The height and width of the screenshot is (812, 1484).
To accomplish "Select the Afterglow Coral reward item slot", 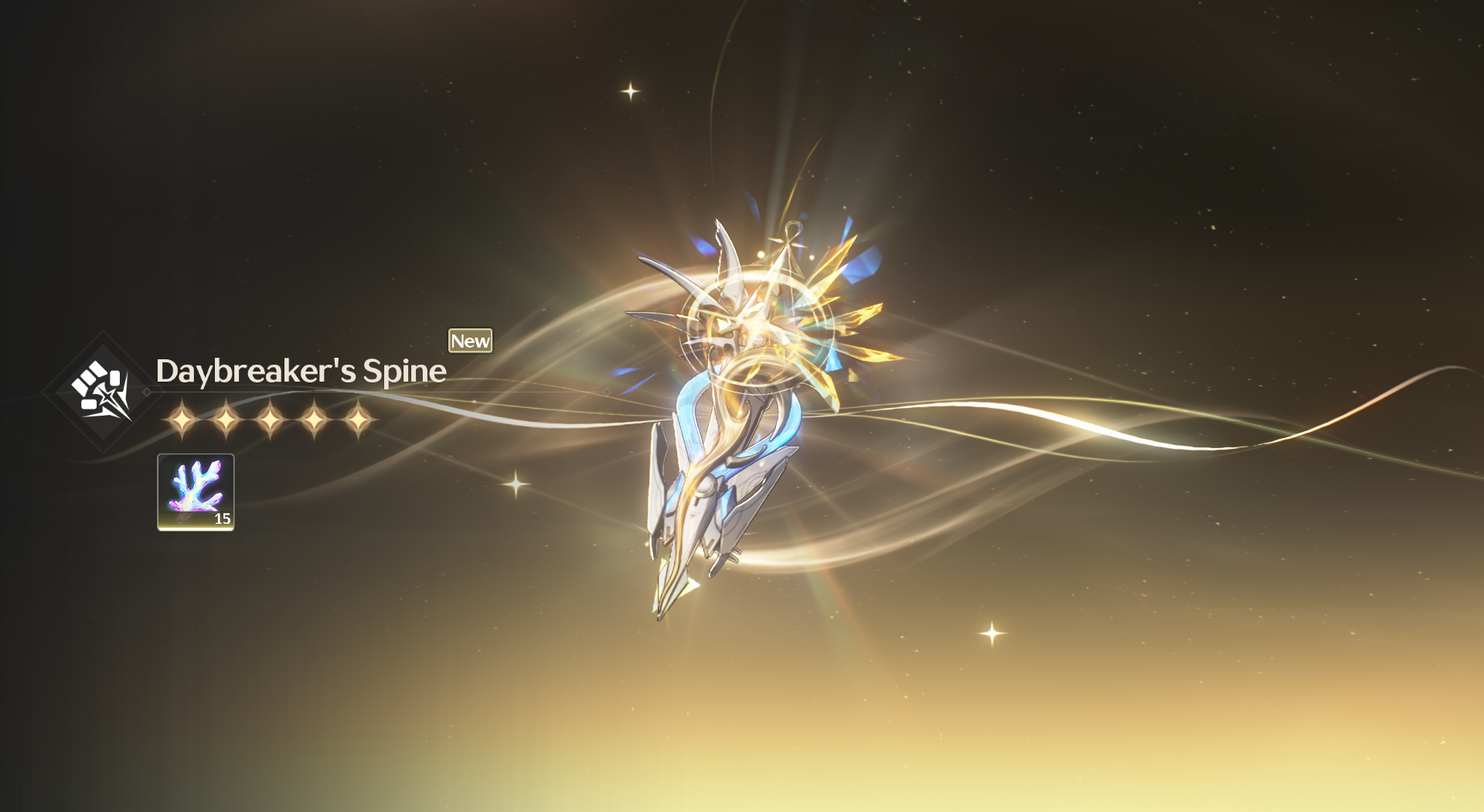I will click(196, 492).
